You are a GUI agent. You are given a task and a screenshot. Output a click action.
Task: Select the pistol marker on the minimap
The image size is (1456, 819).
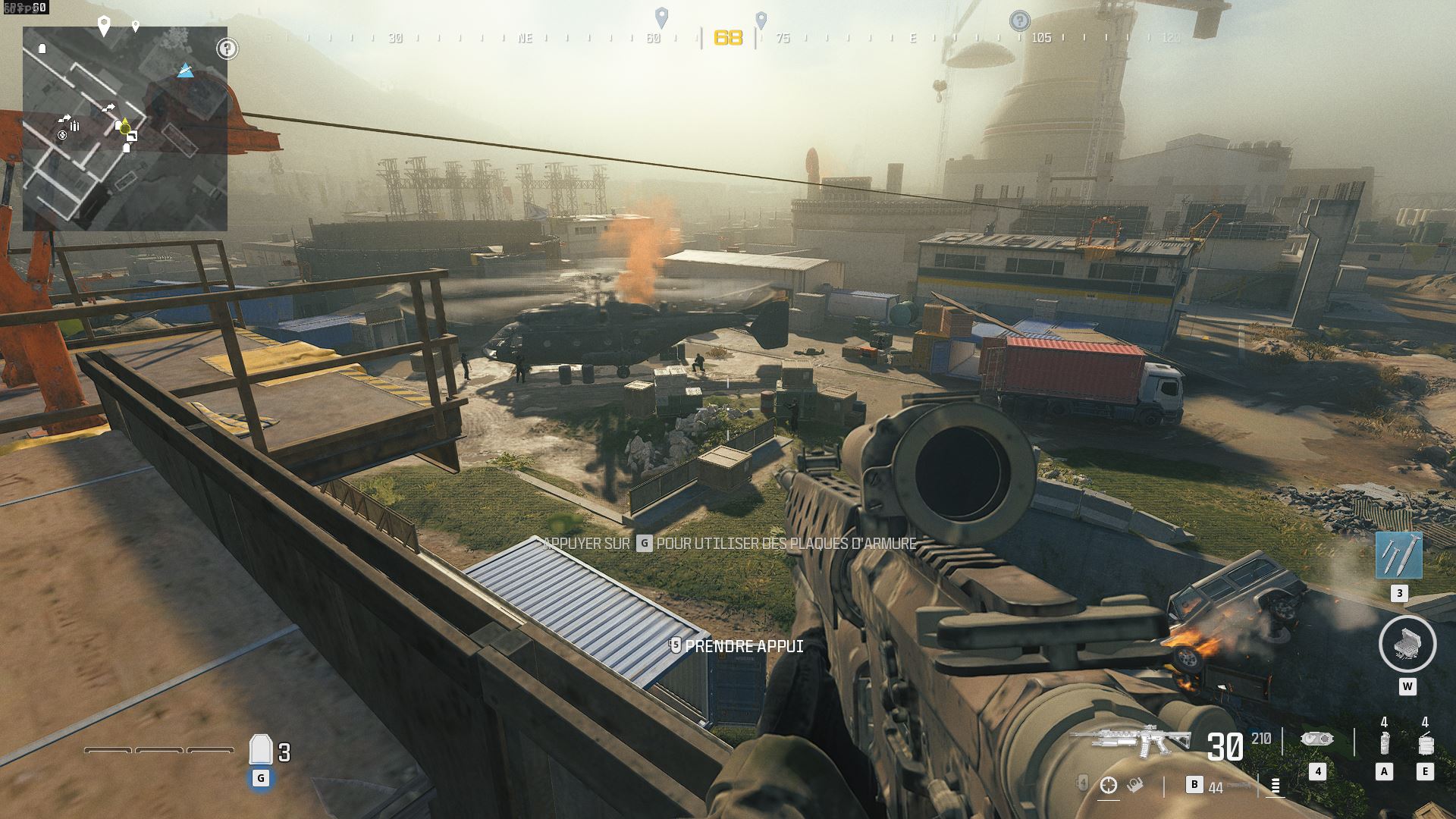pos(132,136)
